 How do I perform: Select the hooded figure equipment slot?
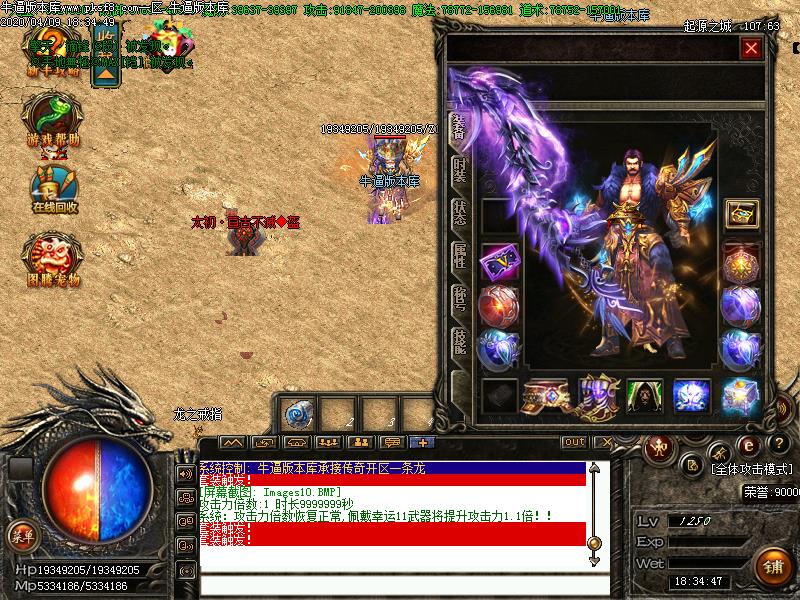pyautogui.click(x=645, y=396)
